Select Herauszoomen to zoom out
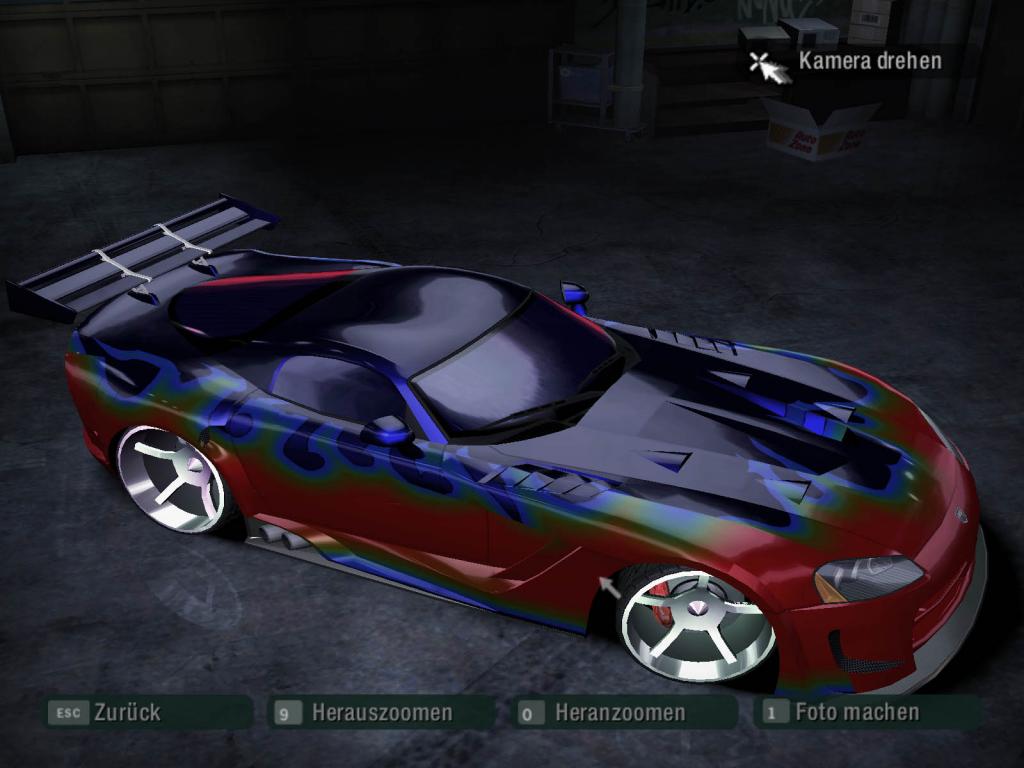The height and width of the screenshot is (768, 1024). click(381, 713)
